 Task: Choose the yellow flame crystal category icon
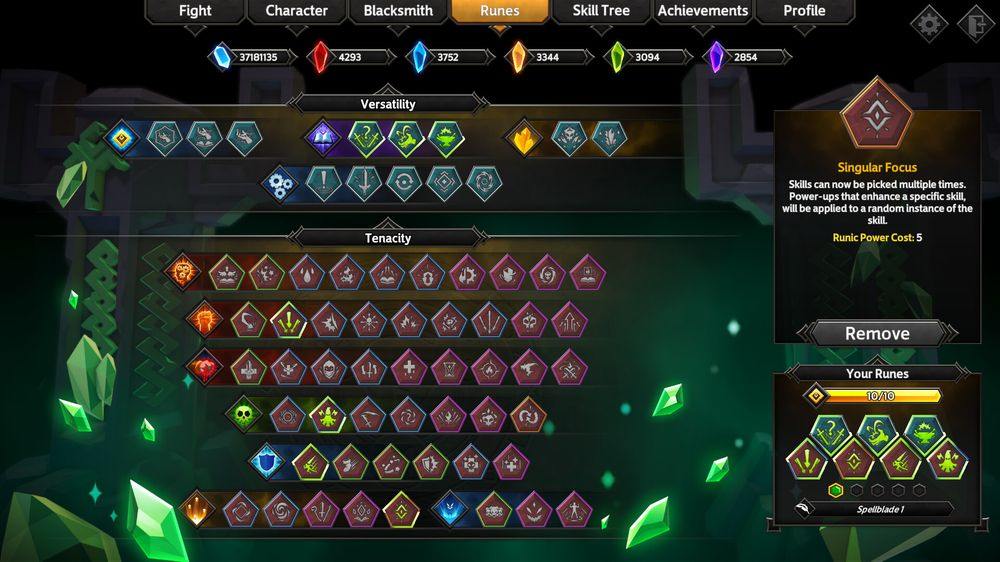pos(523,138)
